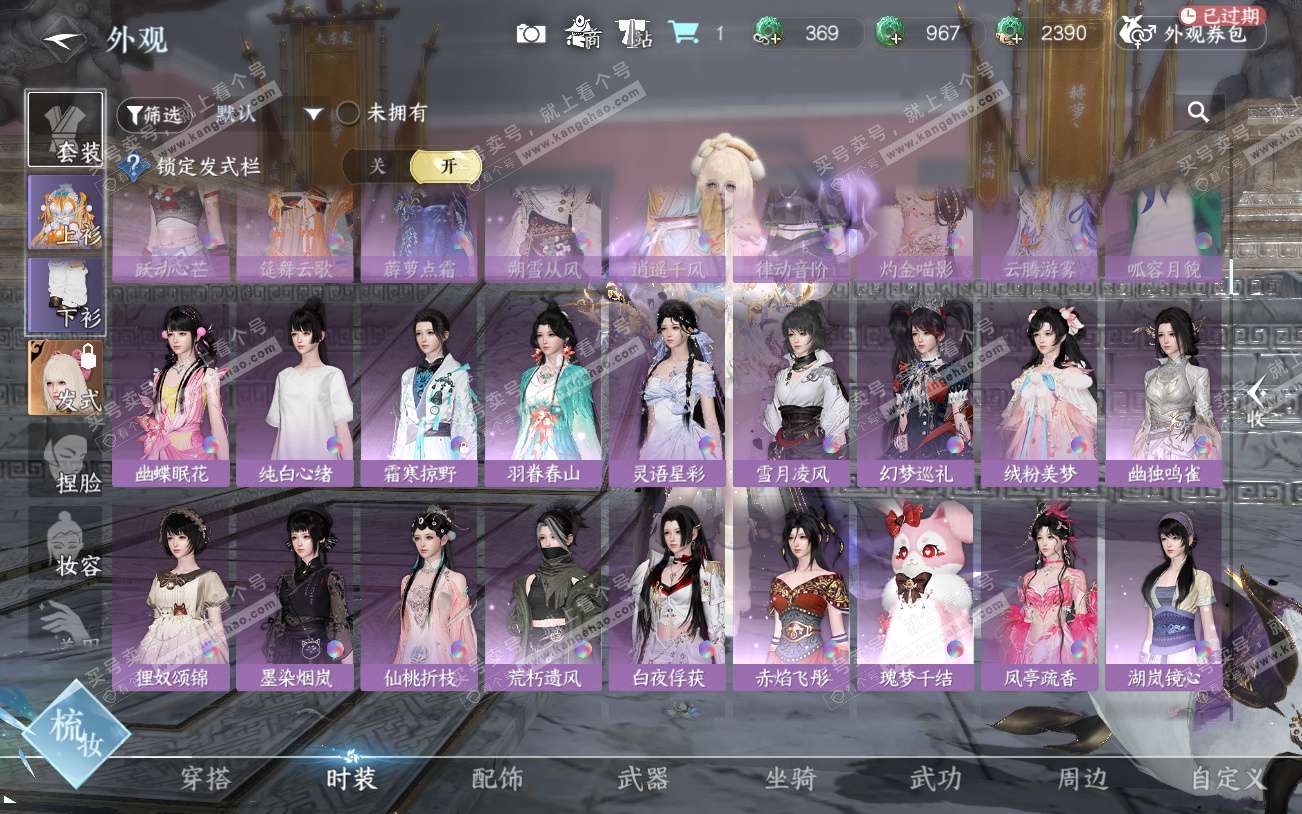Expand the 默认 sort dropdown

tap(314, 114)
